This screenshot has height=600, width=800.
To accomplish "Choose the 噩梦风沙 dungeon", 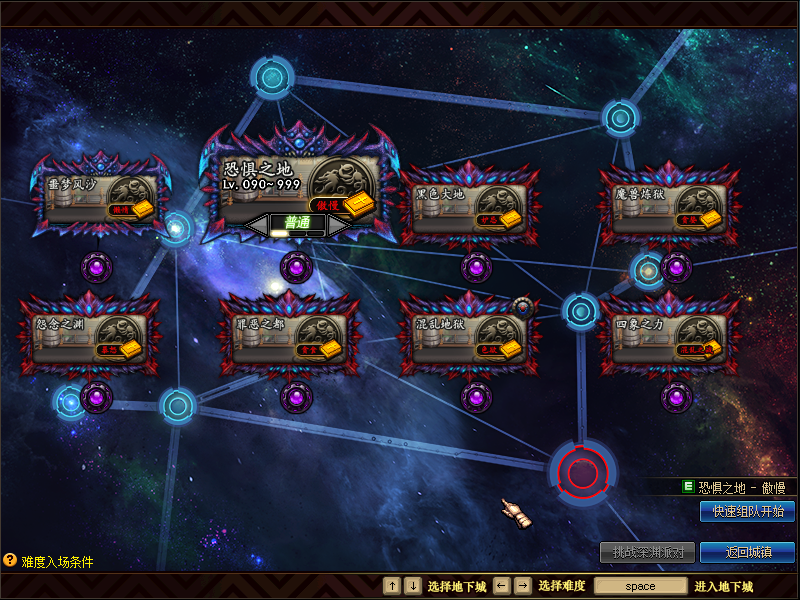I will click(97, 196).
